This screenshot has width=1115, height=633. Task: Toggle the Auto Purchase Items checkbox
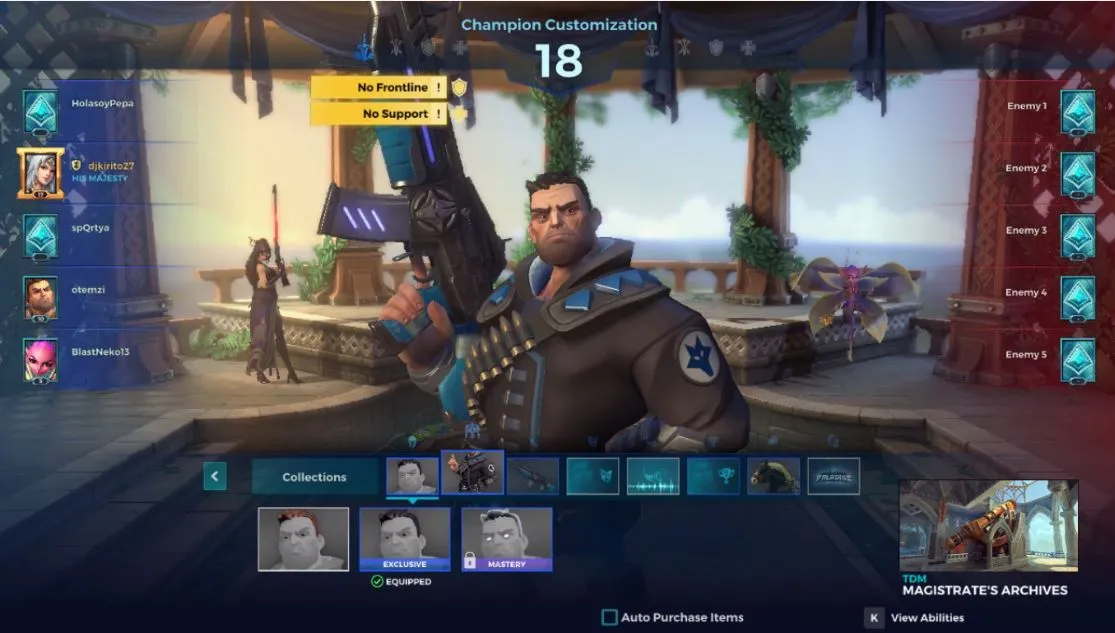[609, 618]
